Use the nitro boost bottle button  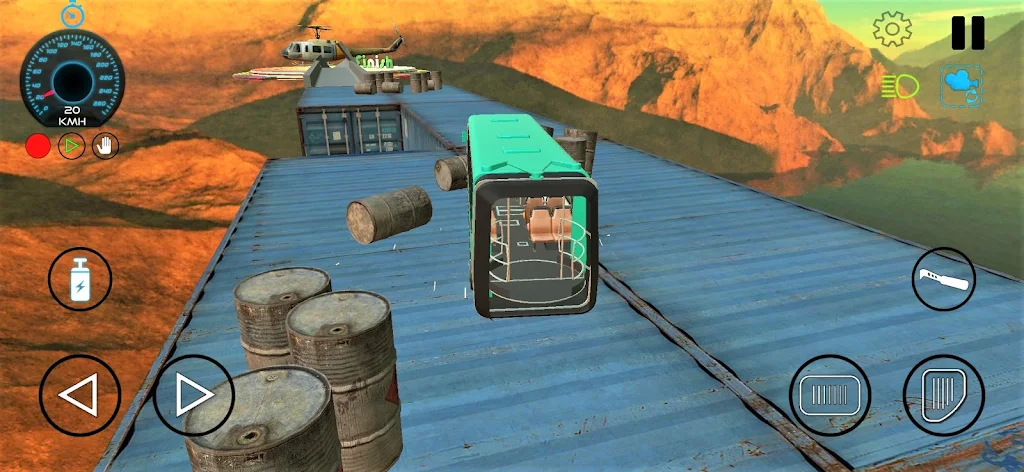pyautogui.click(x=80, y=279)
